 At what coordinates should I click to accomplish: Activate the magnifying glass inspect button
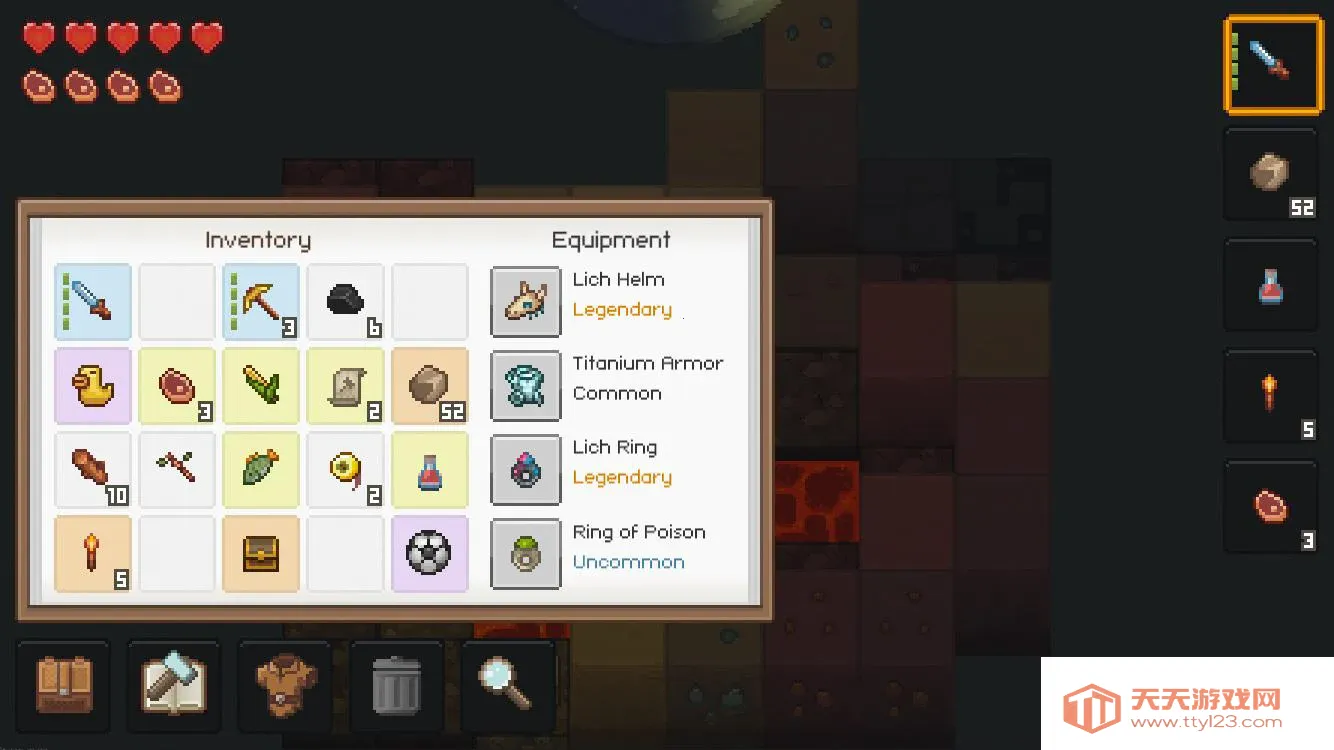pos(507,685)
